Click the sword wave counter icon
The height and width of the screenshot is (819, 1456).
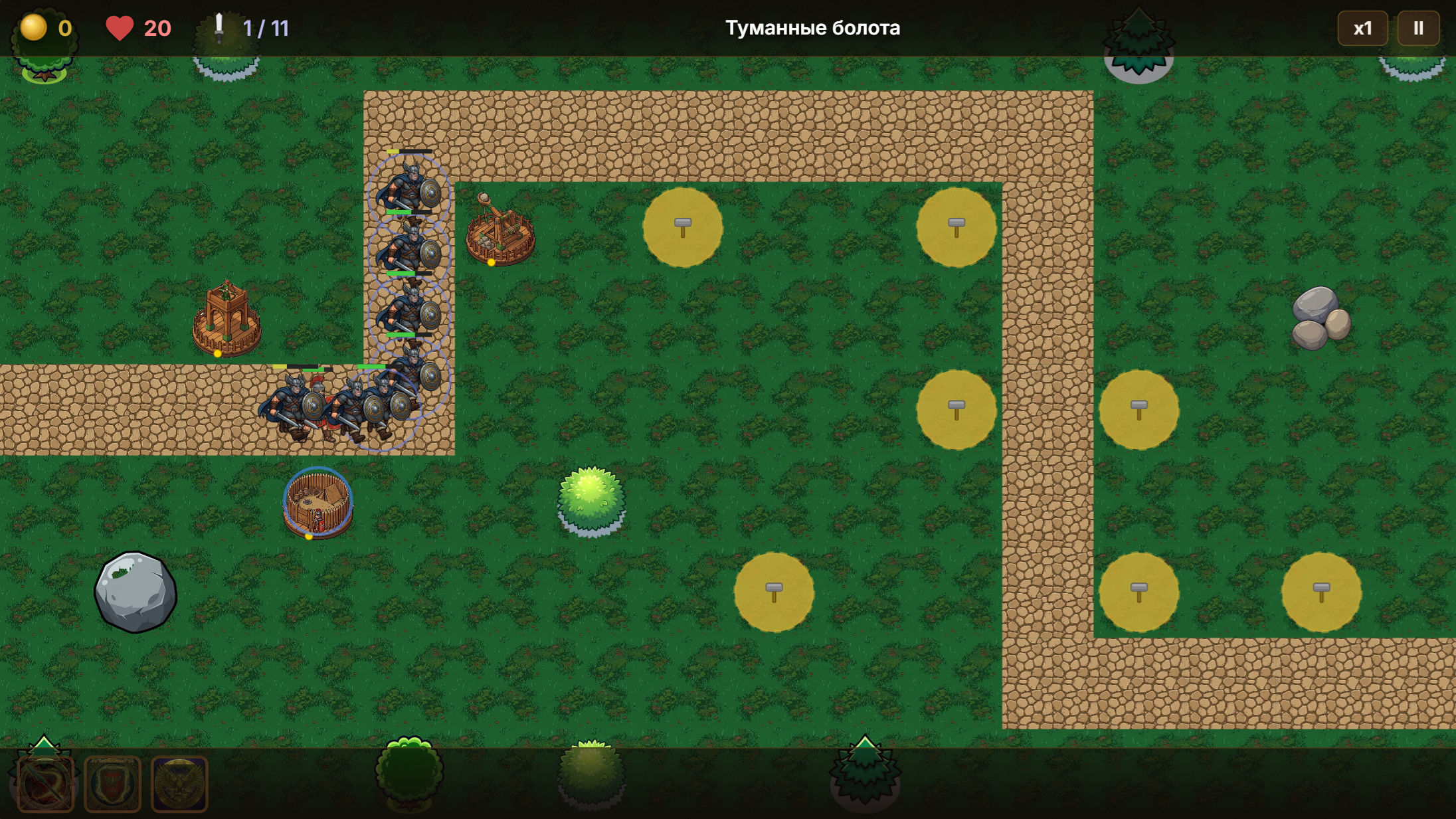217,27
